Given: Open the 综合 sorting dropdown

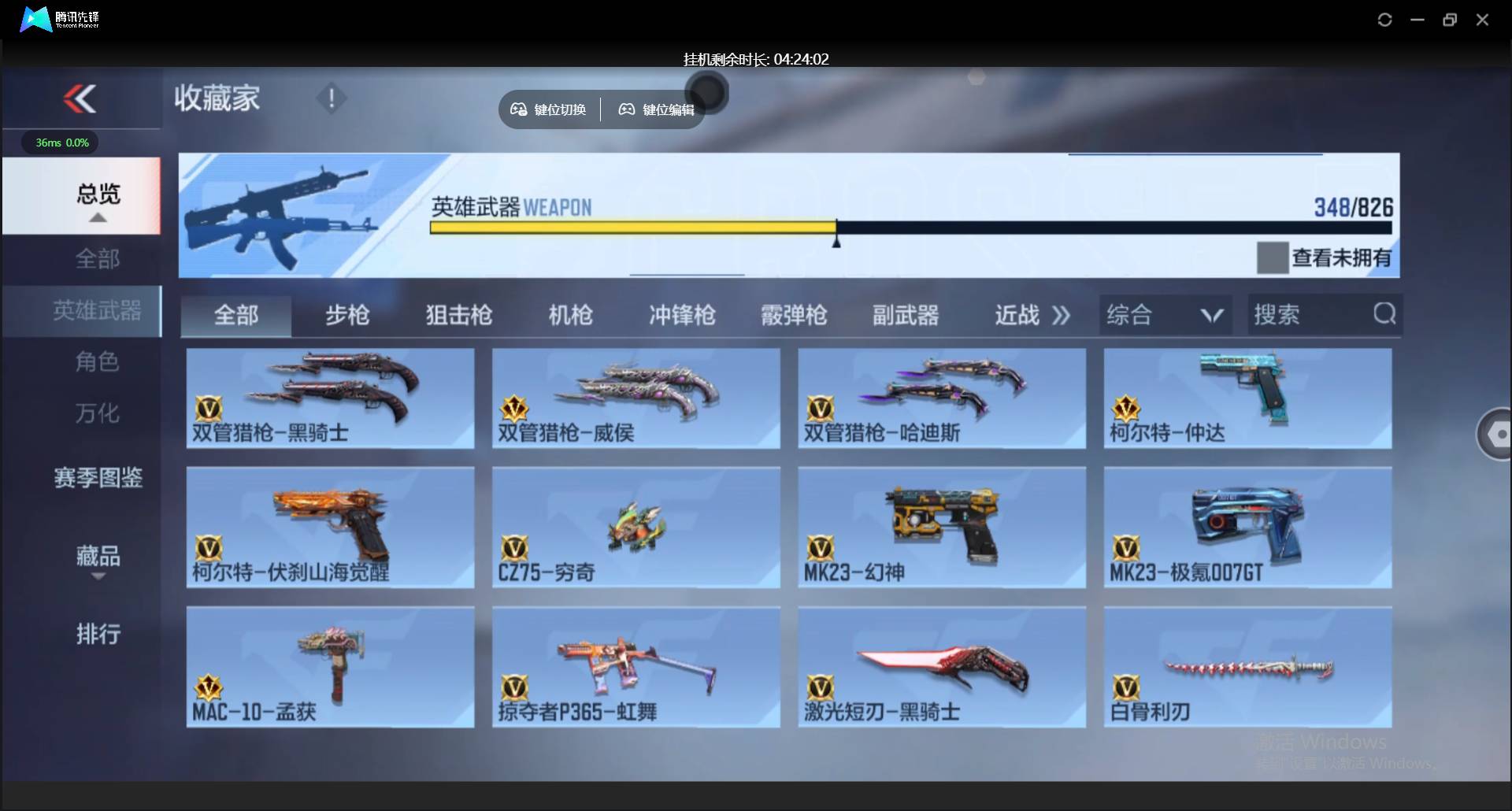Looking at the screenshot, I should (x=1165, y=314).
